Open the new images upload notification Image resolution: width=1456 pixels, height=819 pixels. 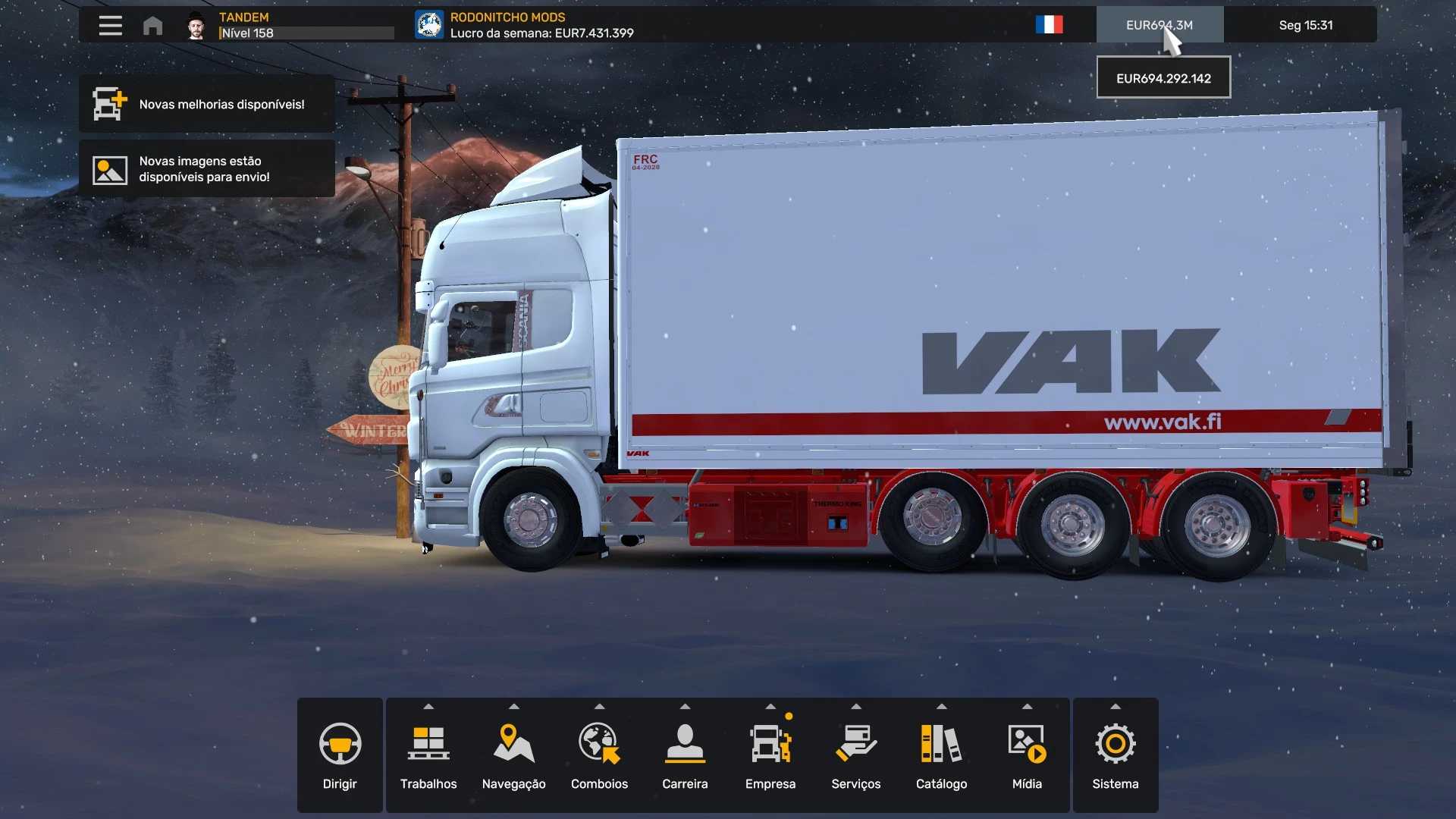[207, 169]
